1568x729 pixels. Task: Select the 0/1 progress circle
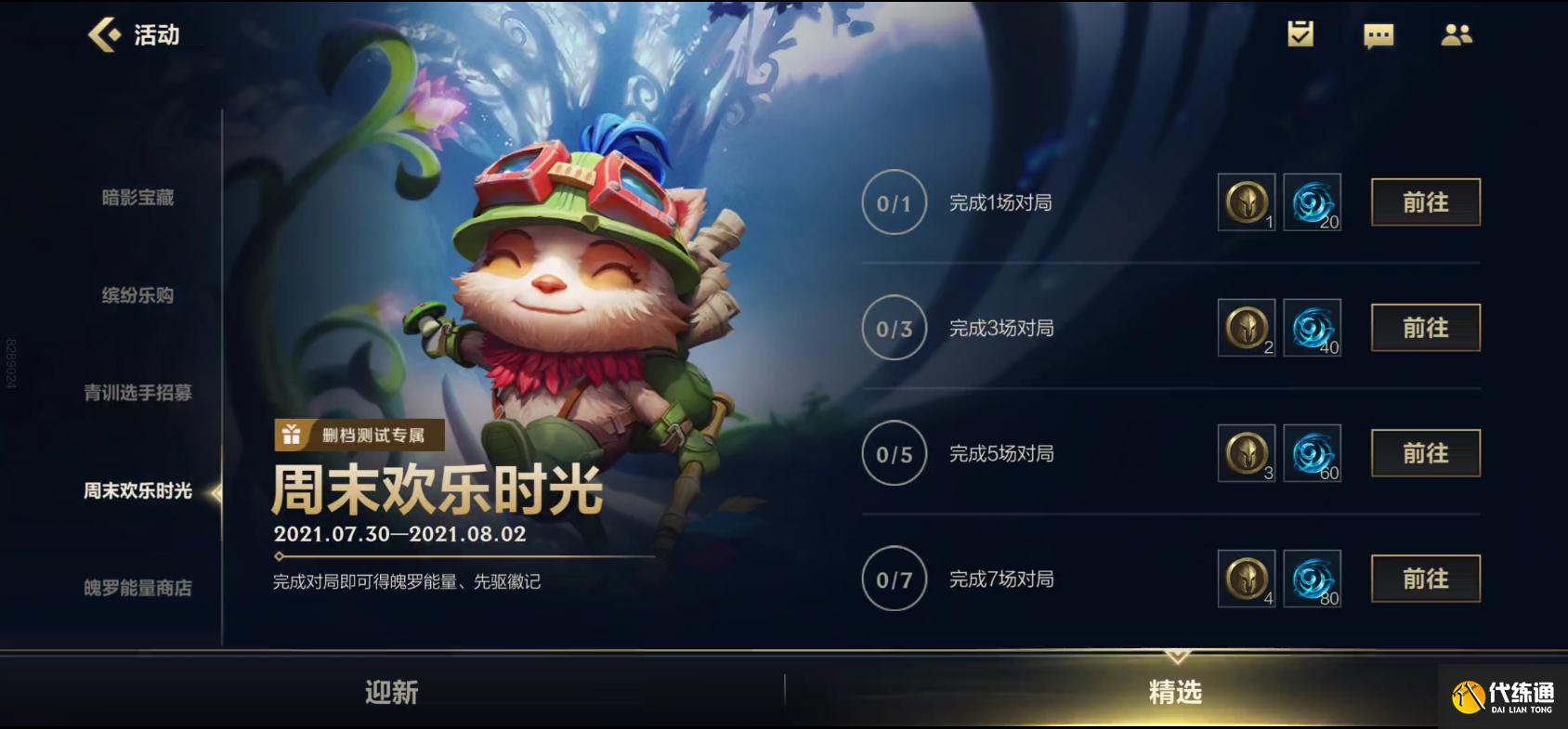893,202
